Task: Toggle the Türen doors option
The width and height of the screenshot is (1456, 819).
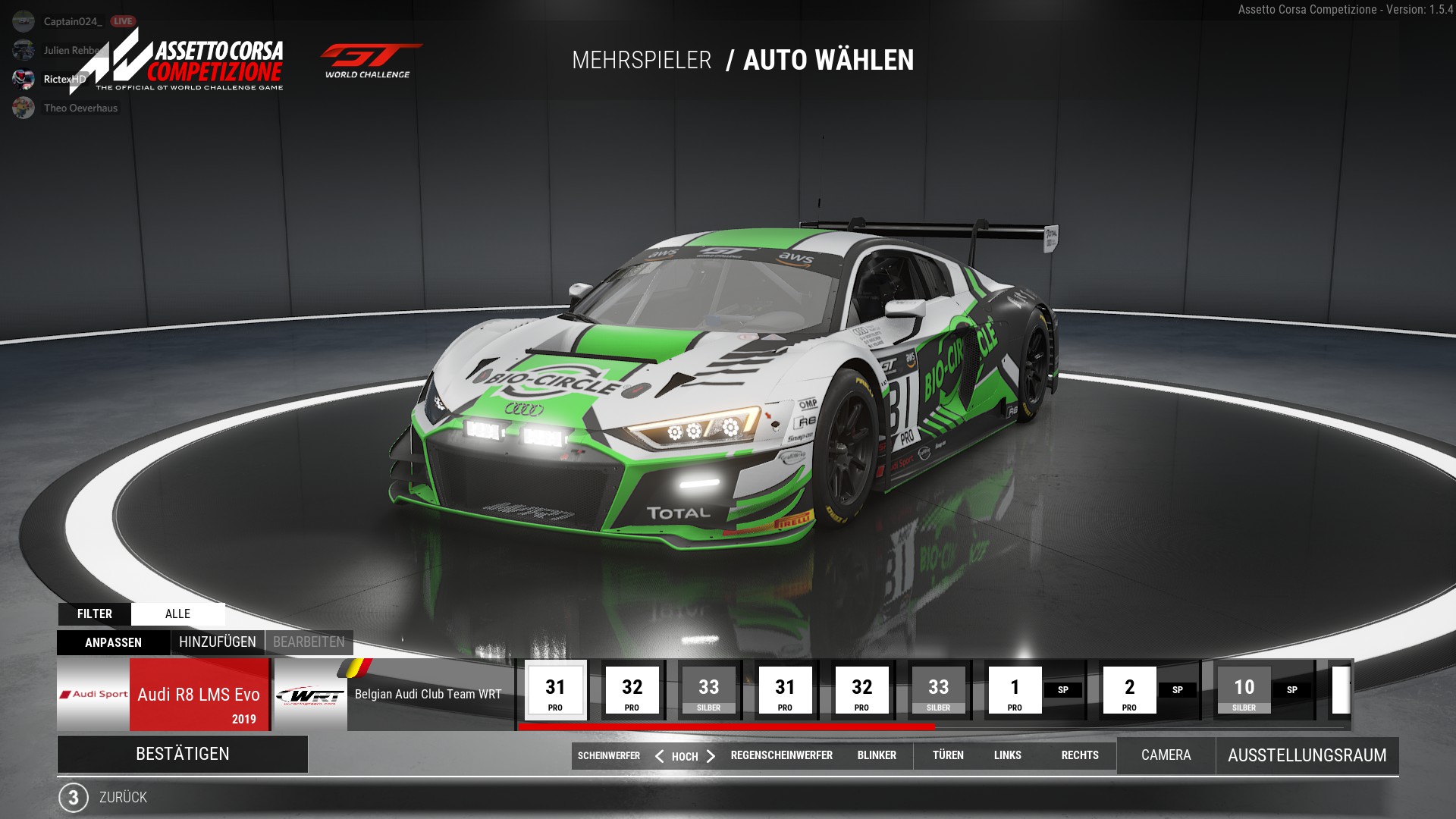Action: pos(948,755)
